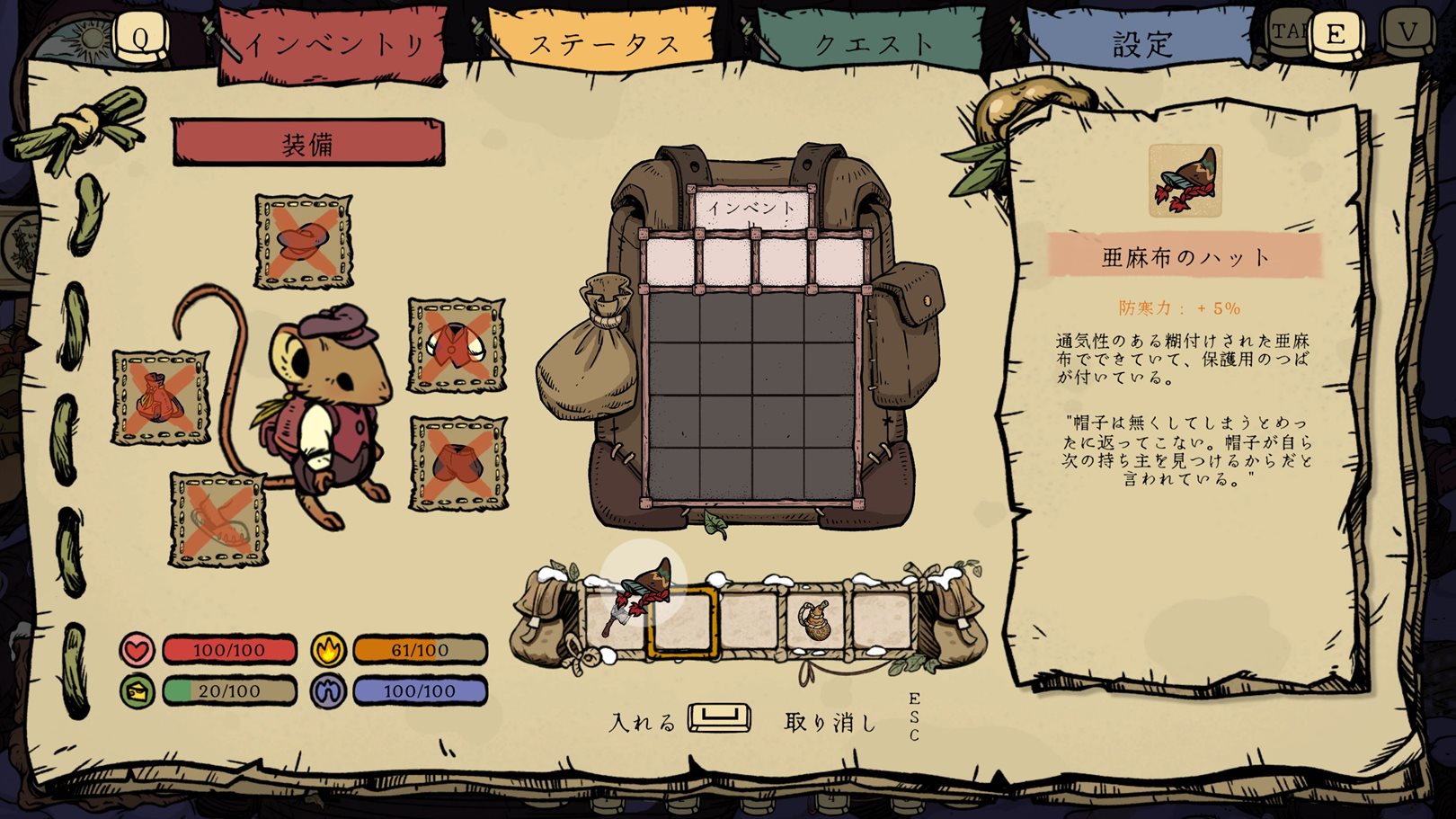The height and width of the screenshot is (819, 1456).
Task: Show the クエスト tab
Action: point(872,43)
